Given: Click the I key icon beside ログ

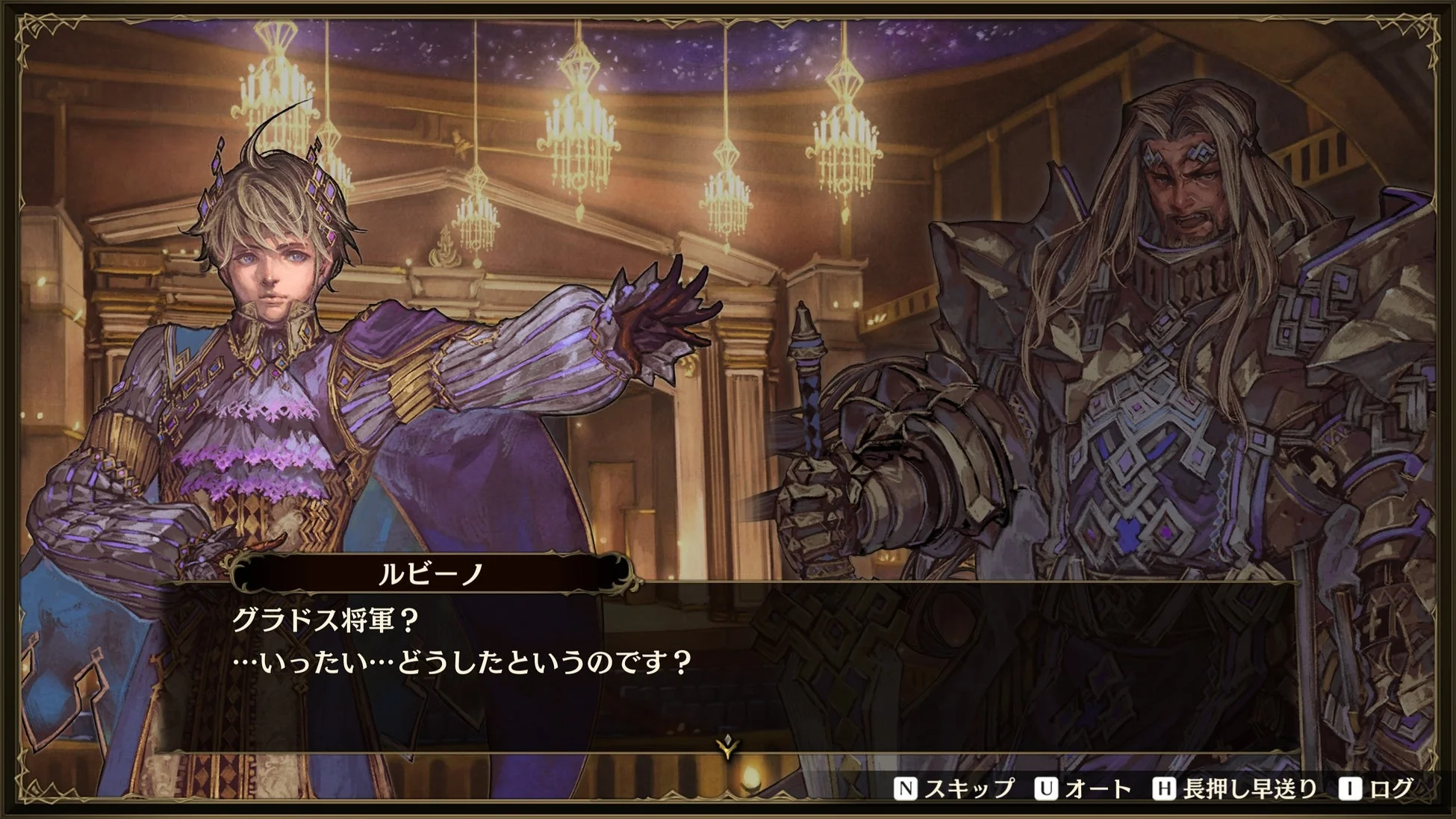Looking at the screenshot, I should (1349, 788).
